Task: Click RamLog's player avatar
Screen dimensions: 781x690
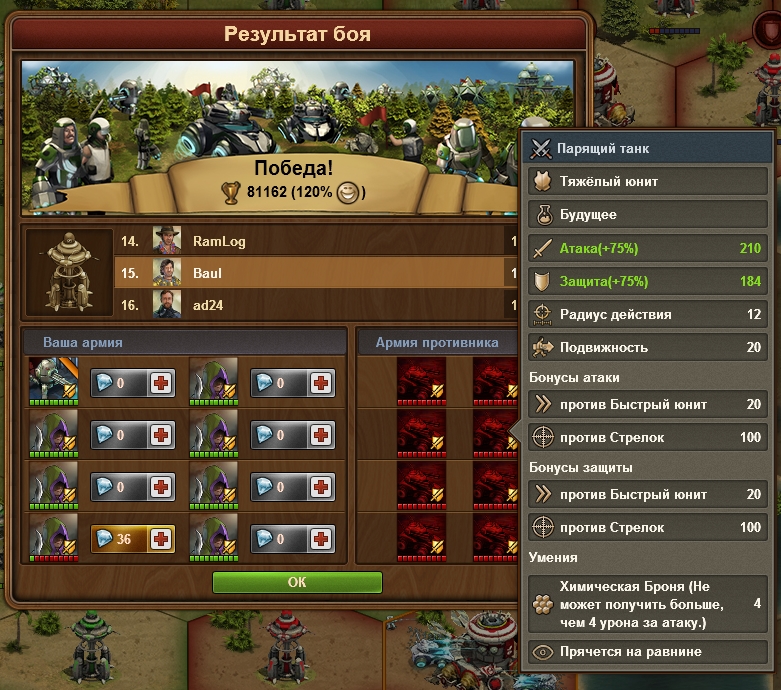Action: point(166,241)
